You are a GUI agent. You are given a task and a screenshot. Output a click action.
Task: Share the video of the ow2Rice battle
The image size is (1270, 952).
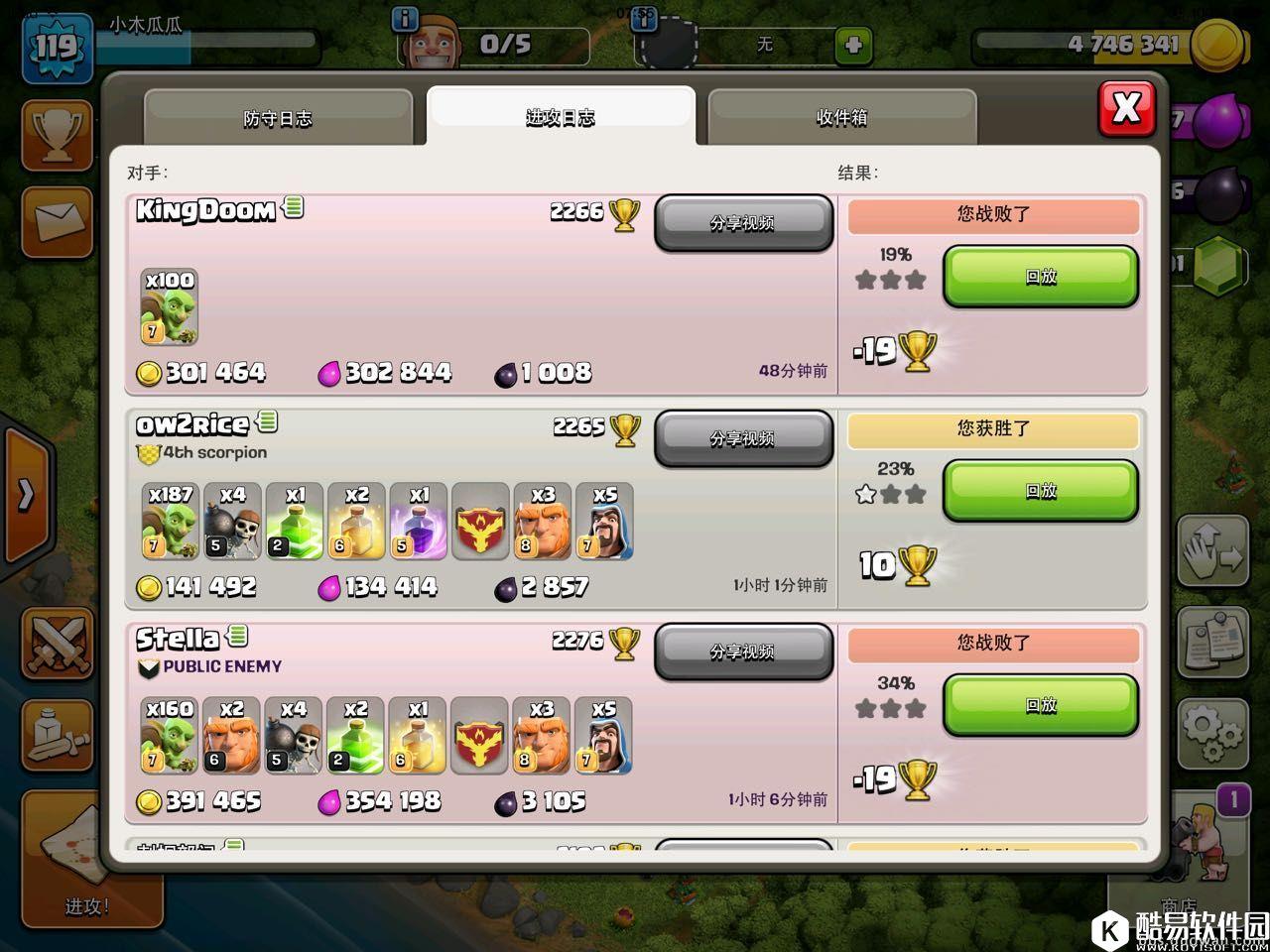742,438
